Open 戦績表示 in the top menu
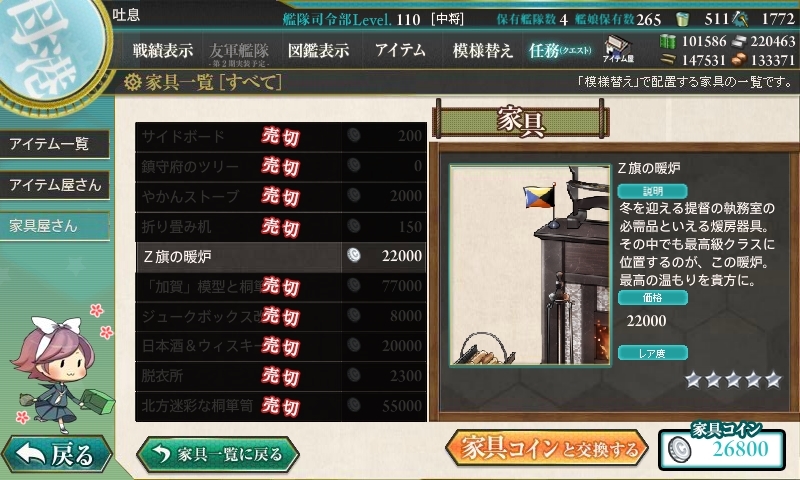Viewport: 800px width, 480px height. 163,50
